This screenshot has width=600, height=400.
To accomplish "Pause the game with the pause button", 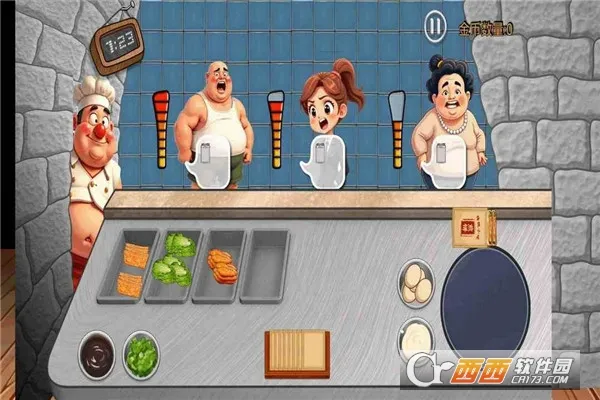I will coord(434,26).
